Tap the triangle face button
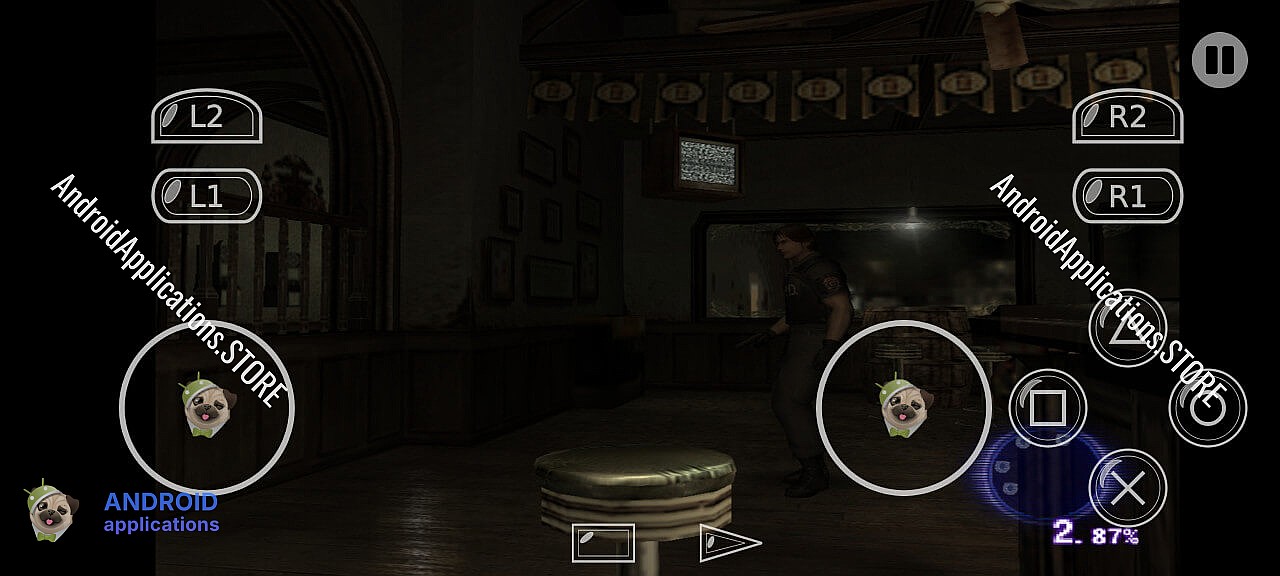1280x576 pixels. coord(1127,328)
